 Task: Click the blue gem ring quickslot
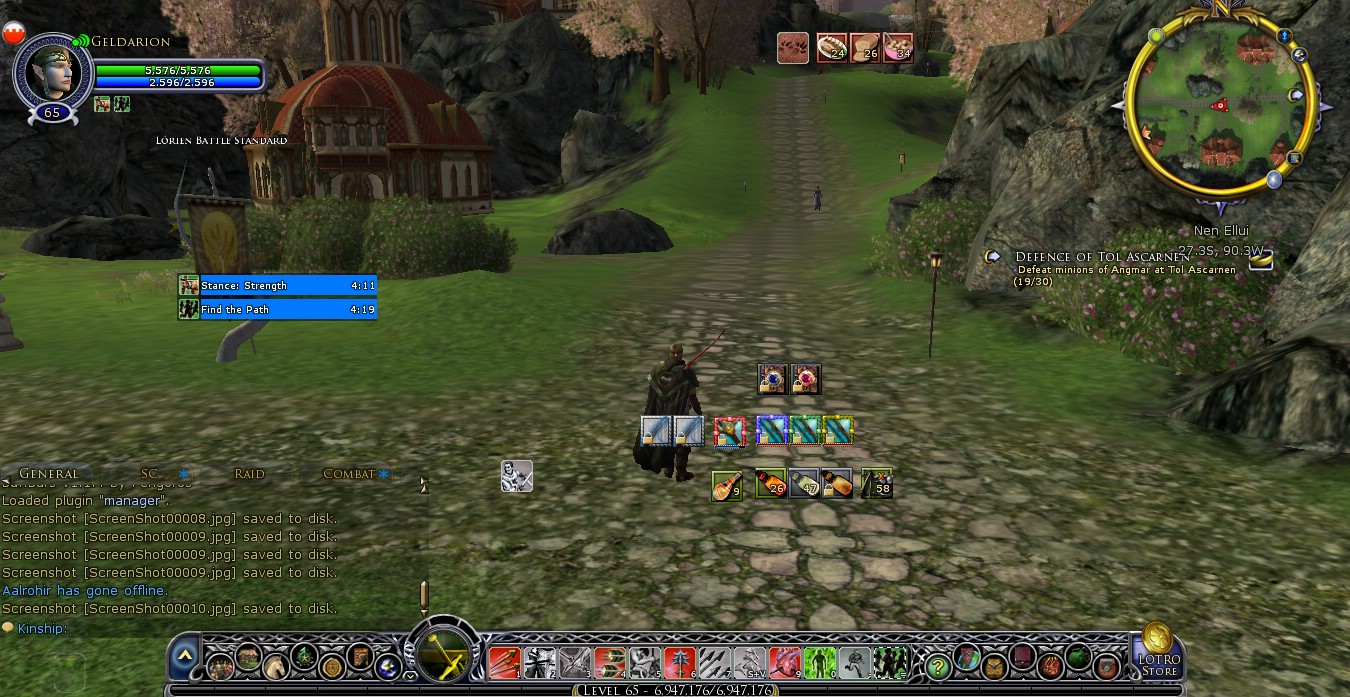(772, 379)
